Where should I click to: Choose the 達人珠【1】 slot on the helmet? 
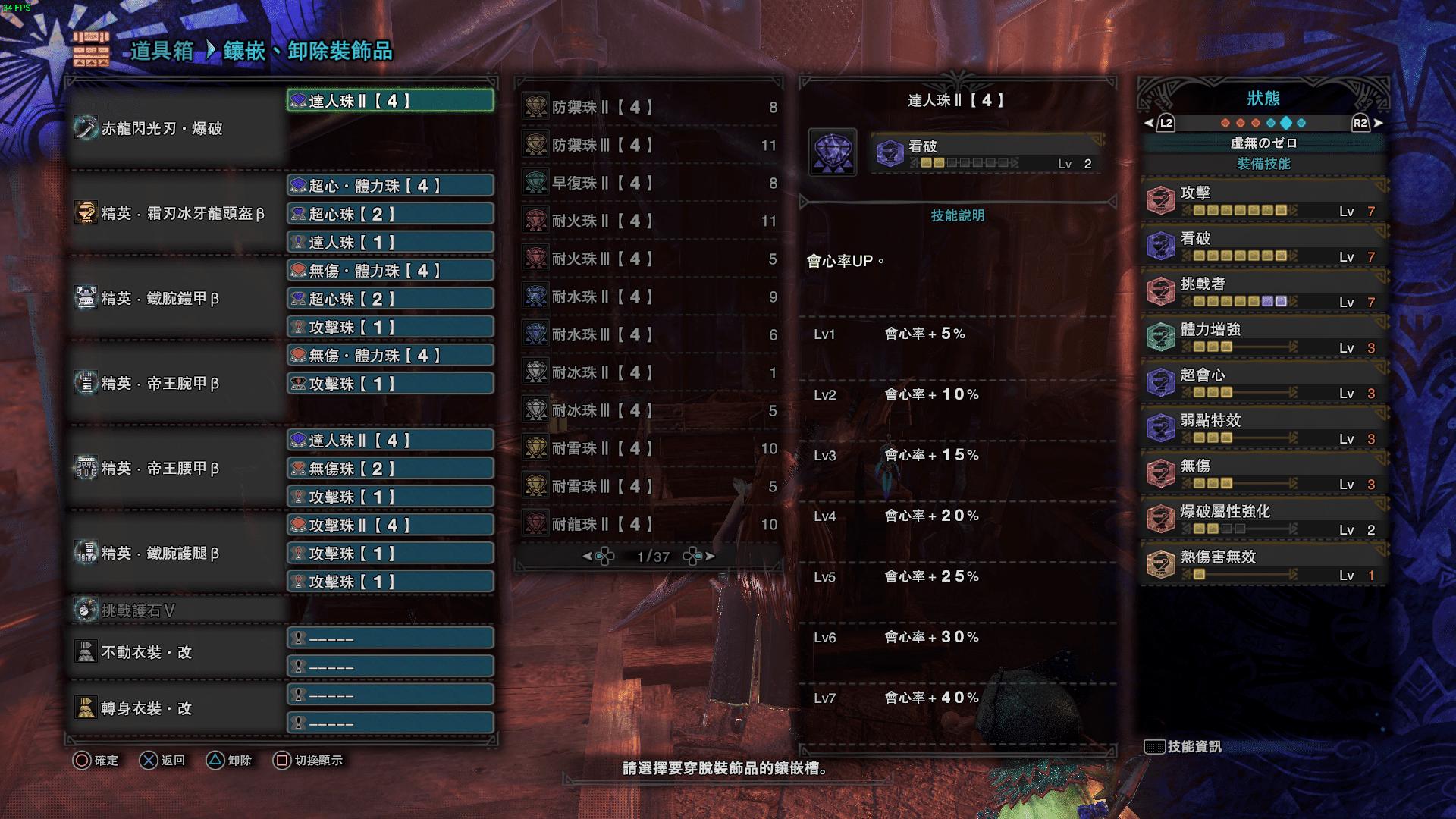click(x=391, y=243)
